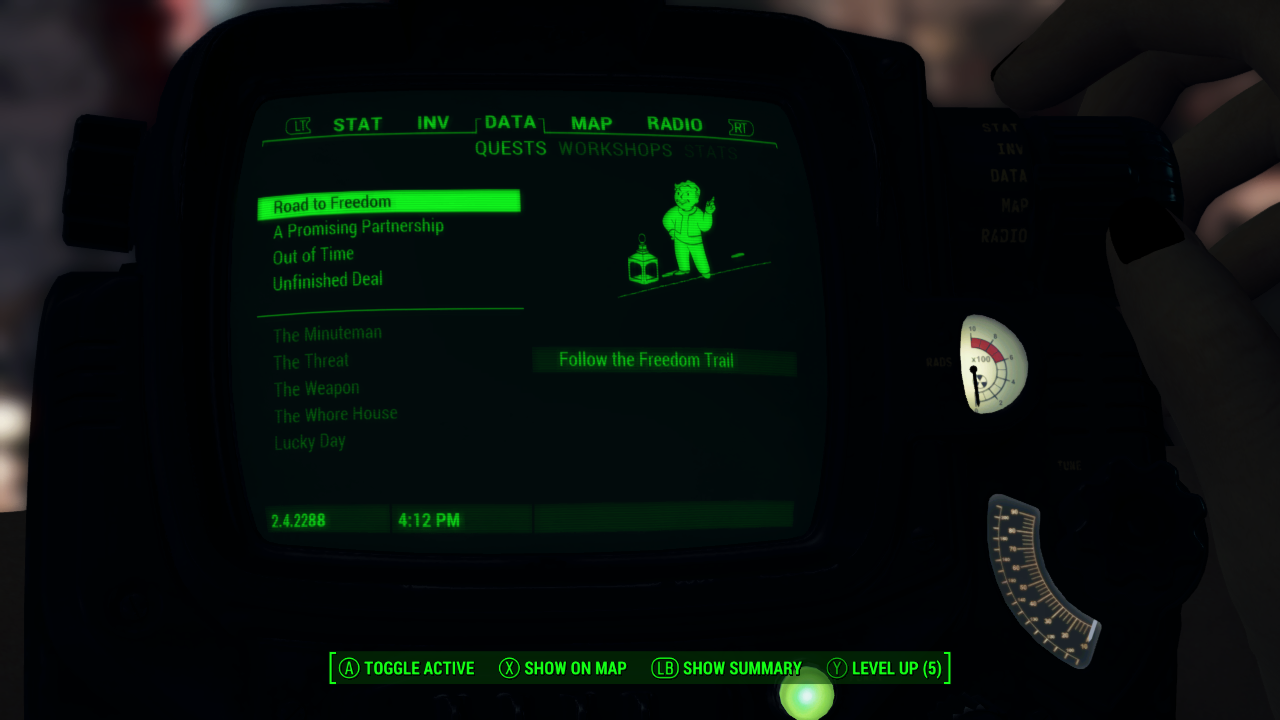Toggle Road to Freedom as active quest
The height and width of the screenshot is (720, 1280).
[332, 201]
